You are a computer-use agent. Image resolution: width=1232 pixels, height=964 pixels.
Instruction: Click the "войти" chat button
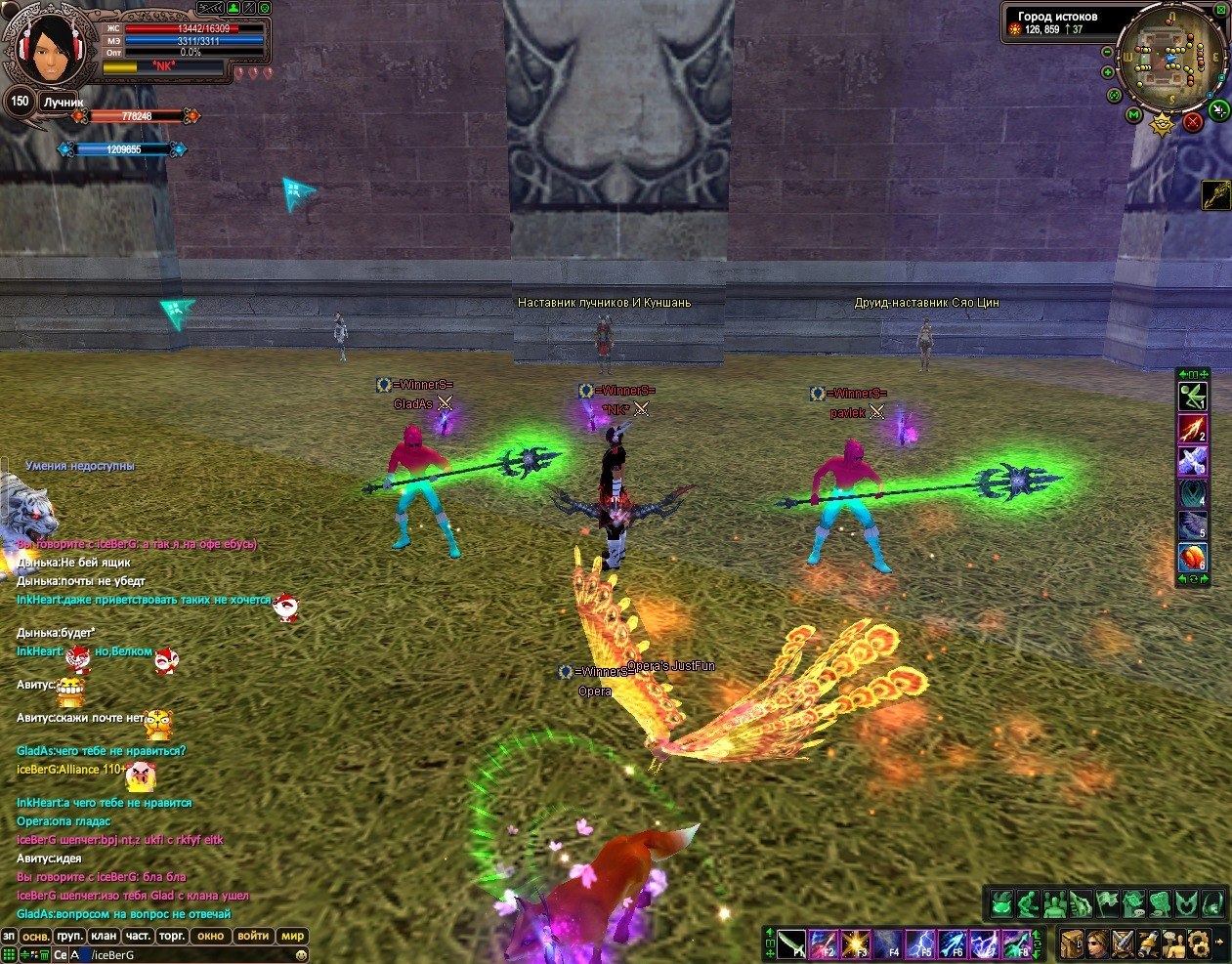pyautogui.click(x=253, y=936)
